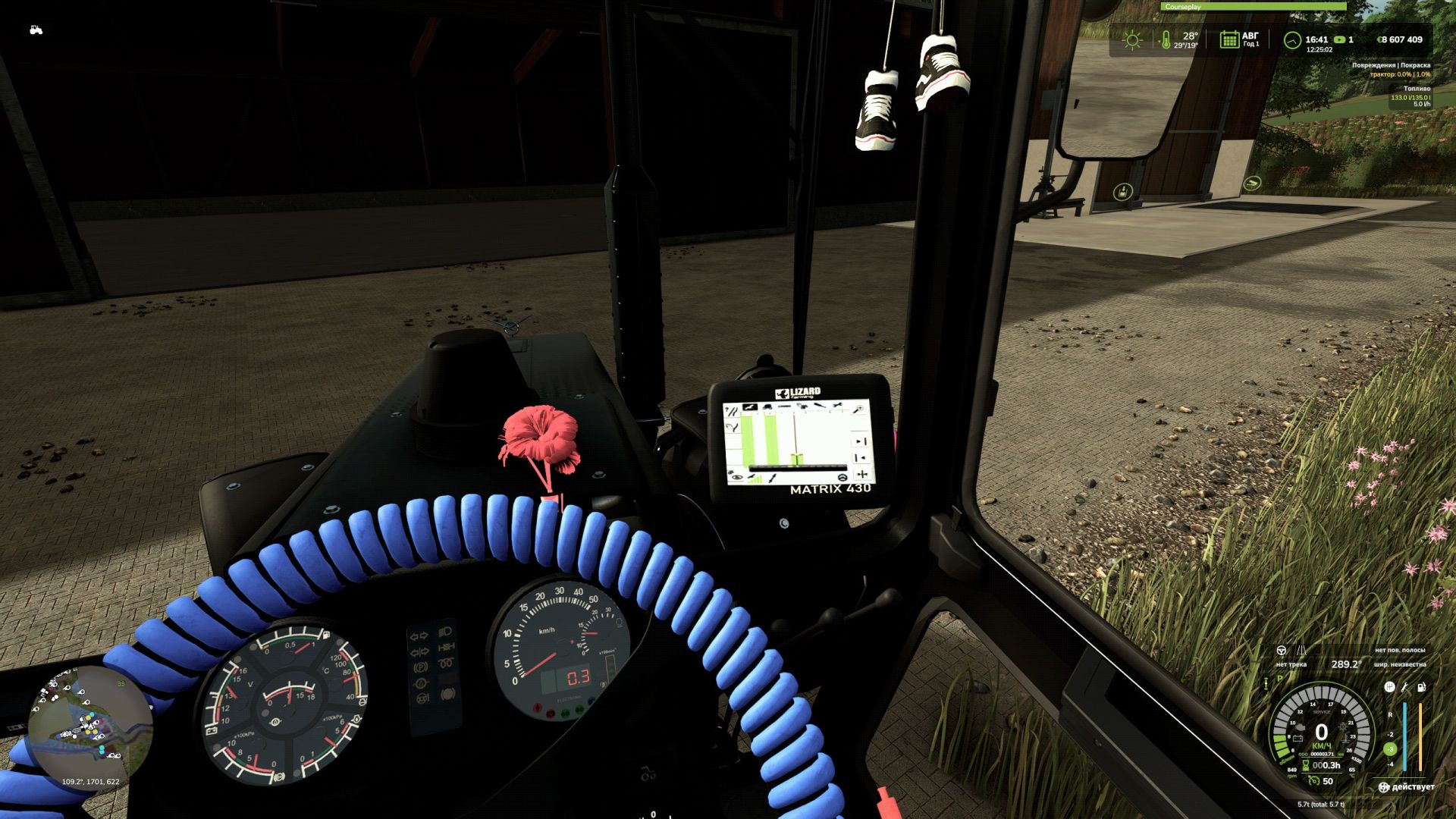The width and height of the screenshot is (1456, 819).
Task: Click the tractor icon in the corner
Action: pos(36,30)
